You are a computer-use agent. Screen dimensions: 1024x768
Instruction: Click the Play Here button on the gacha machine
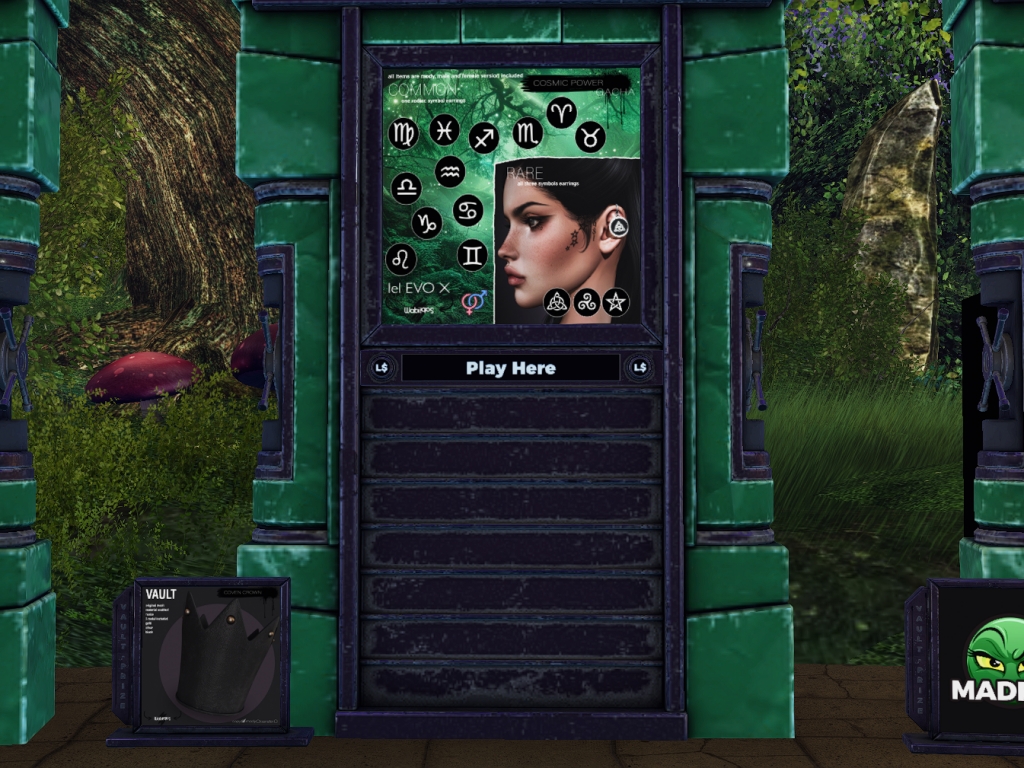coord(510,368)
